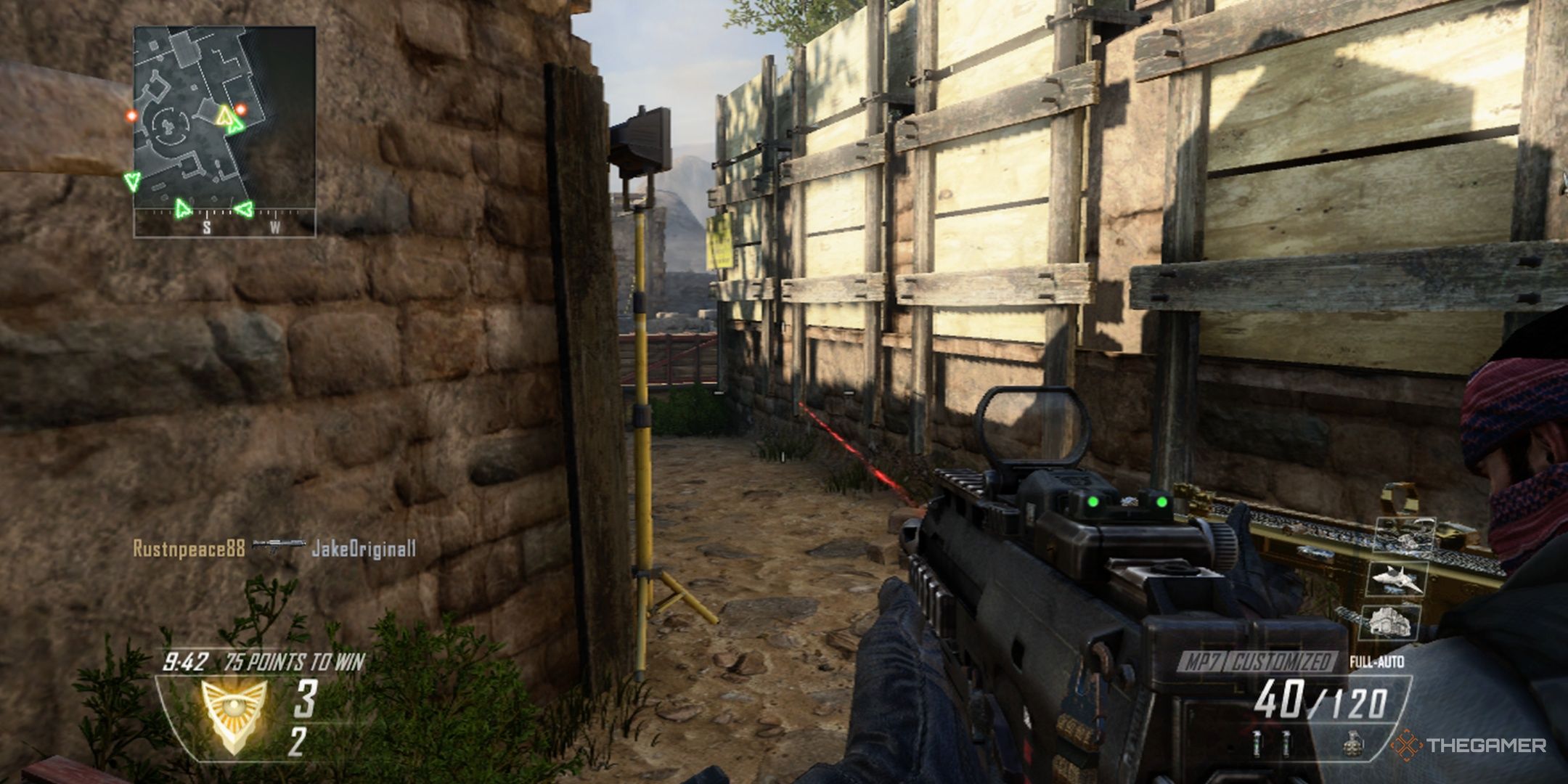The height and width of the screenshot is (784, 1568).
Task: Toggle the FULL-AUTO fire mode indicator
Action: coord(1376,661)
